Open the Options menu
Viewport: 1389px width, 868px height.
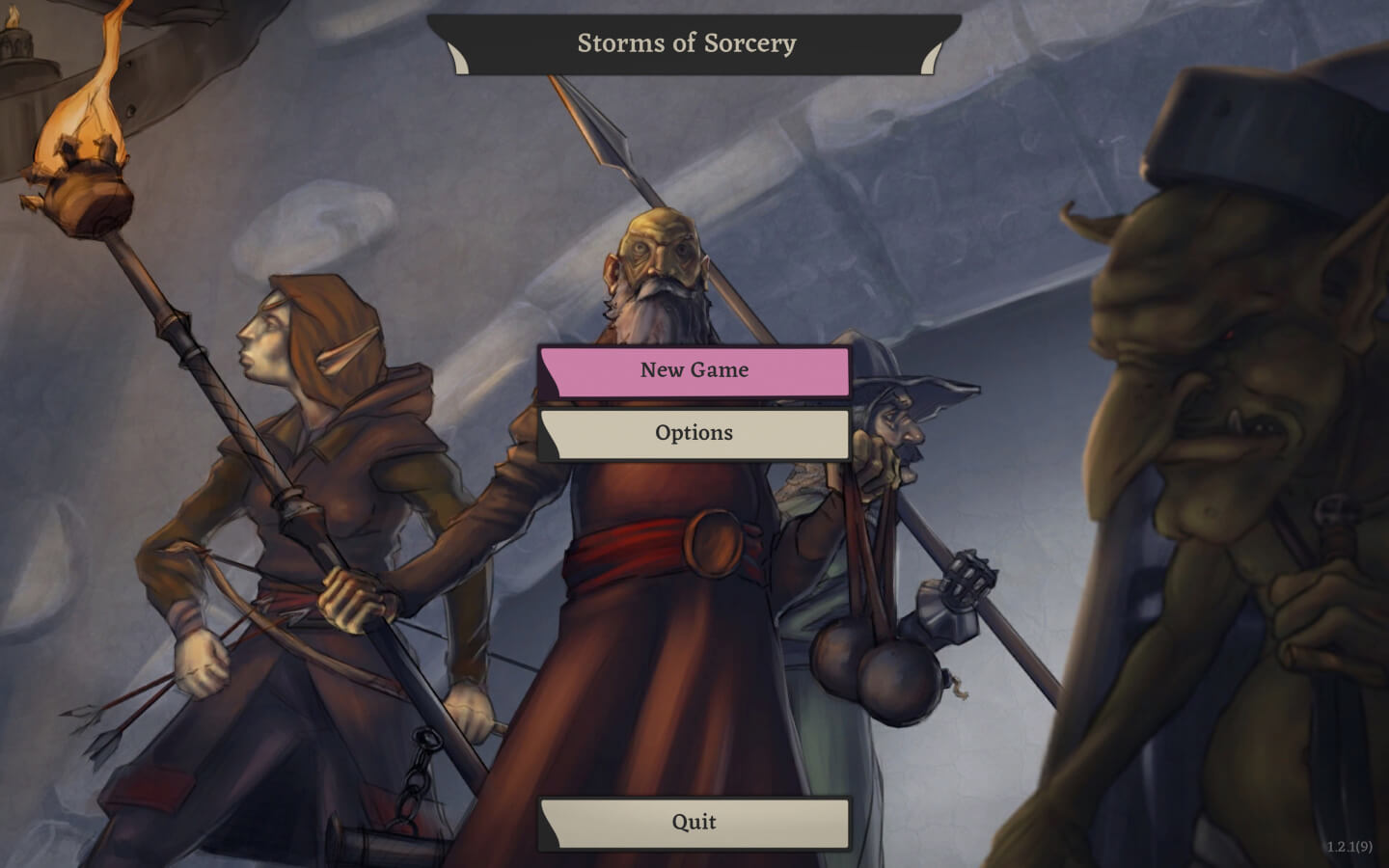(694, 433)
